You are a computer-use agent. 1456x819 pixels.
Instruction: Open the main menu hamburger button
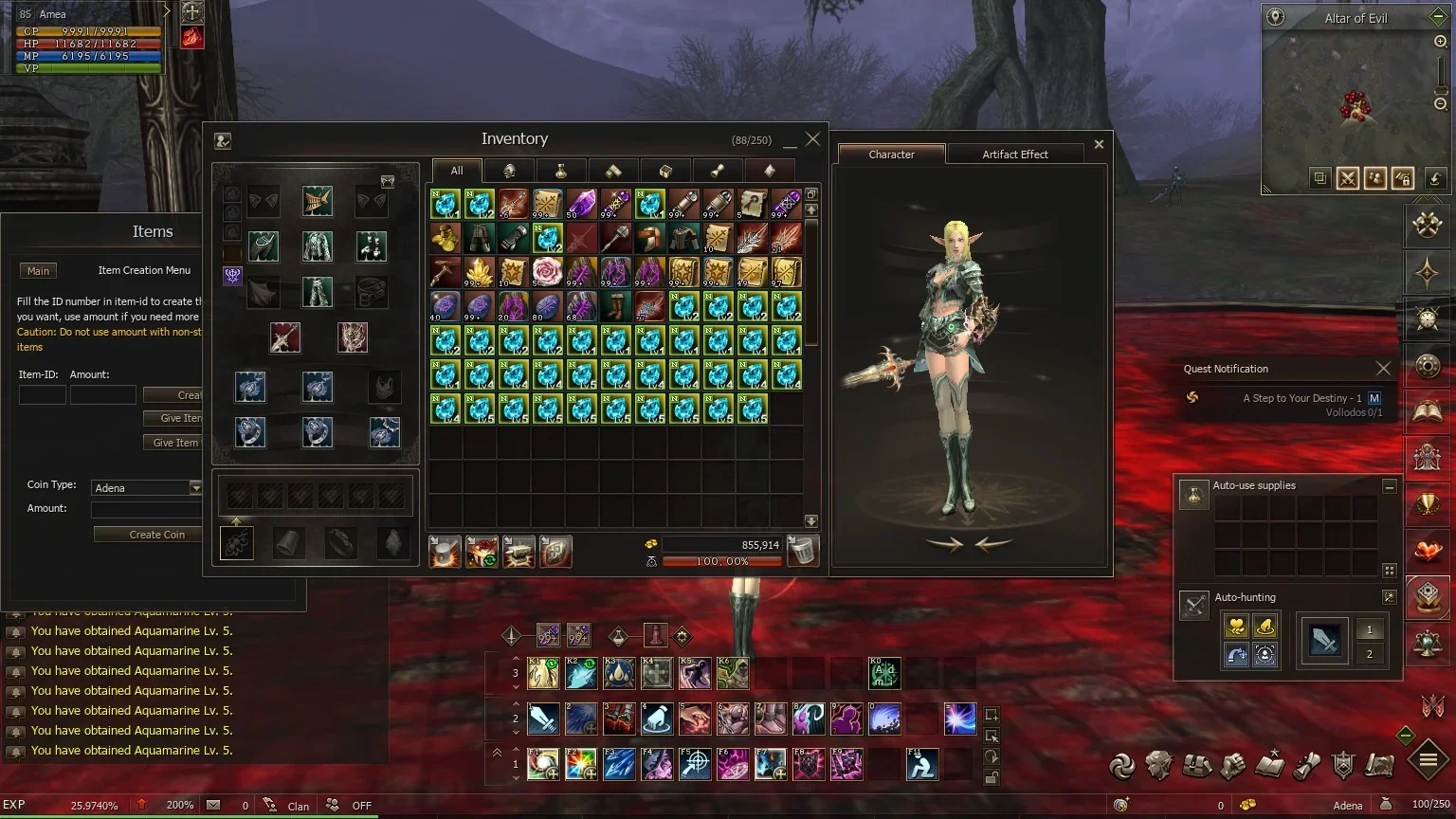pyautogui.click(x=1428, y=759)
